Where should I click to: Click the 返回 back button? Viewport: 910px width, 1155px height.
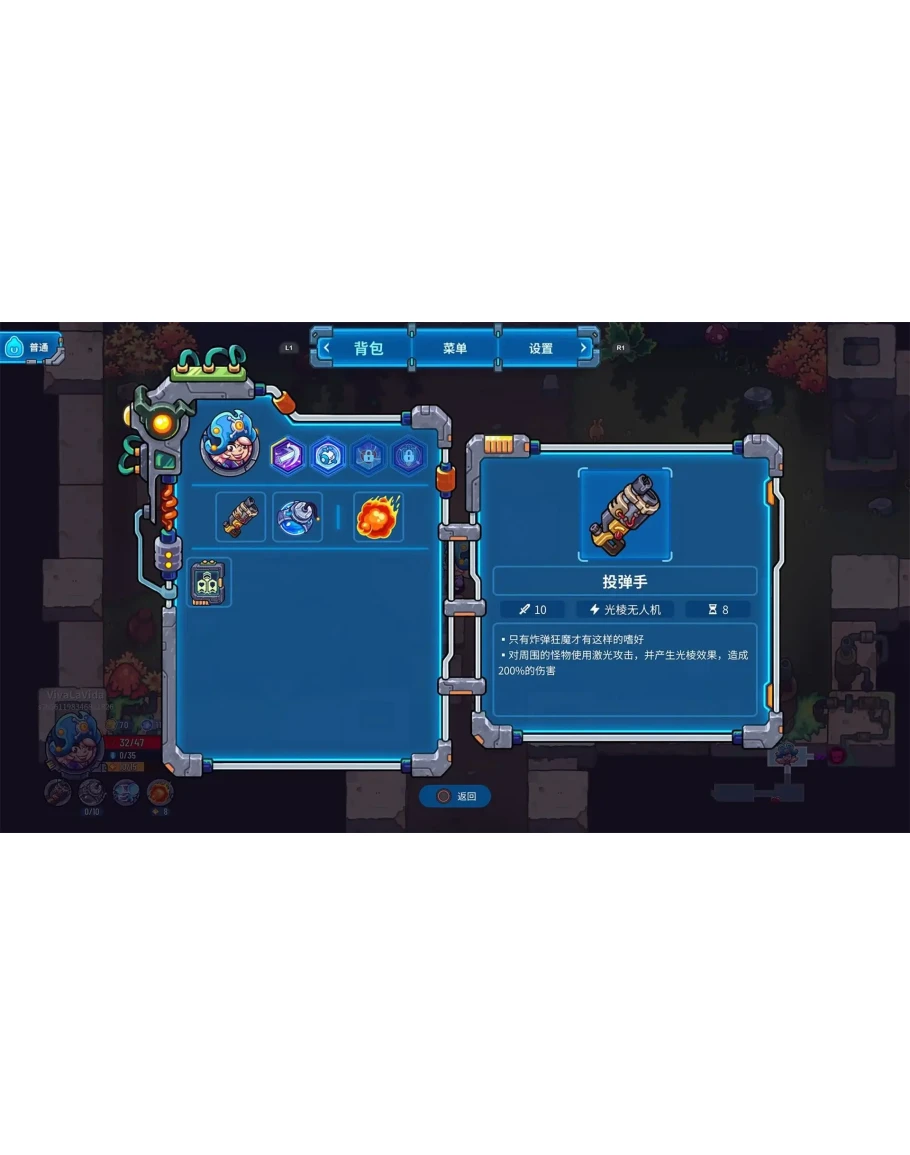click(x=456, y=796)
